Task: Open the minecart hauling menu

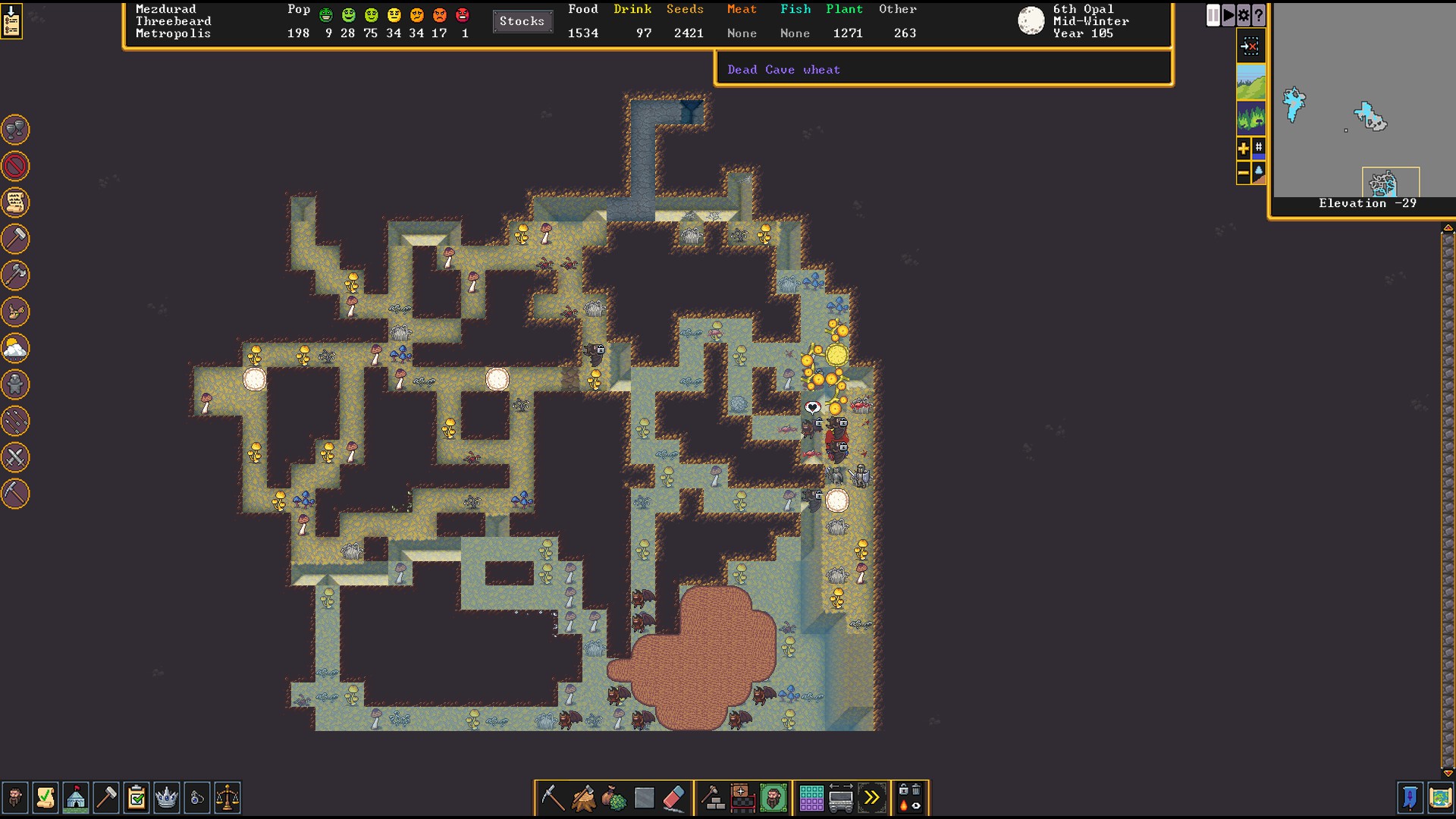Action: (x=842, y=798)
